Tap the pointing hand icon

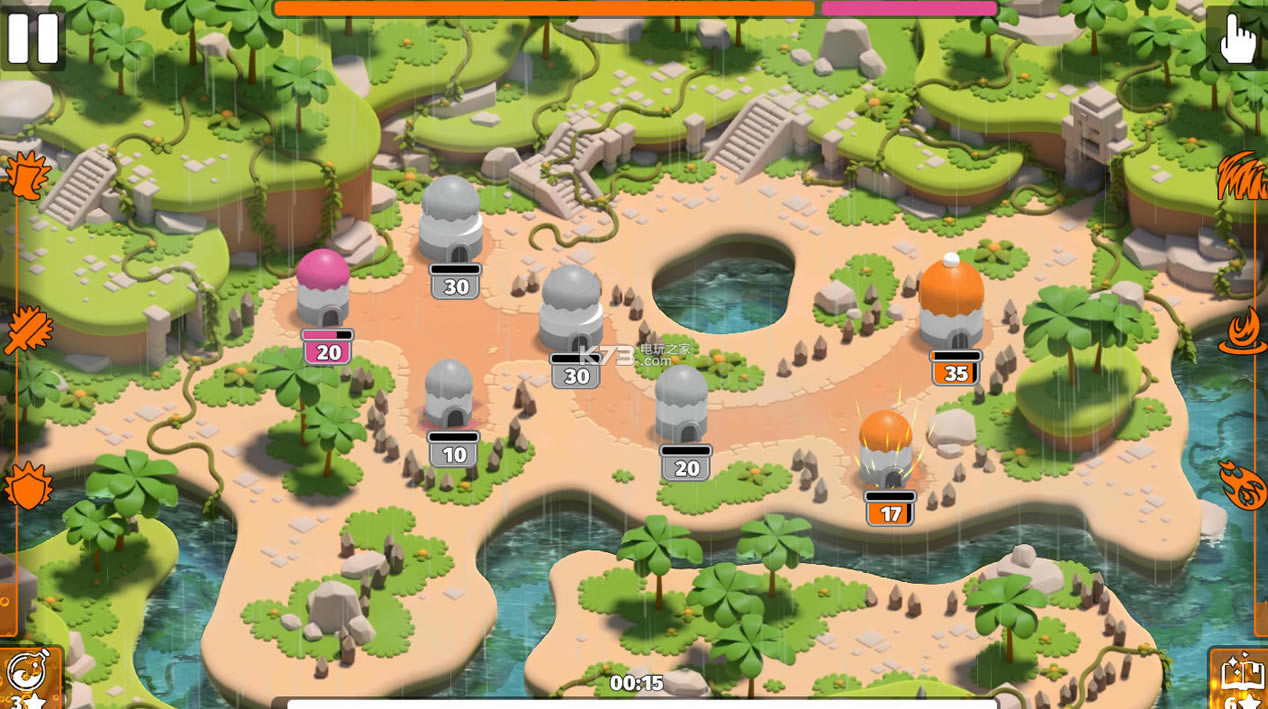point(1238,38)
